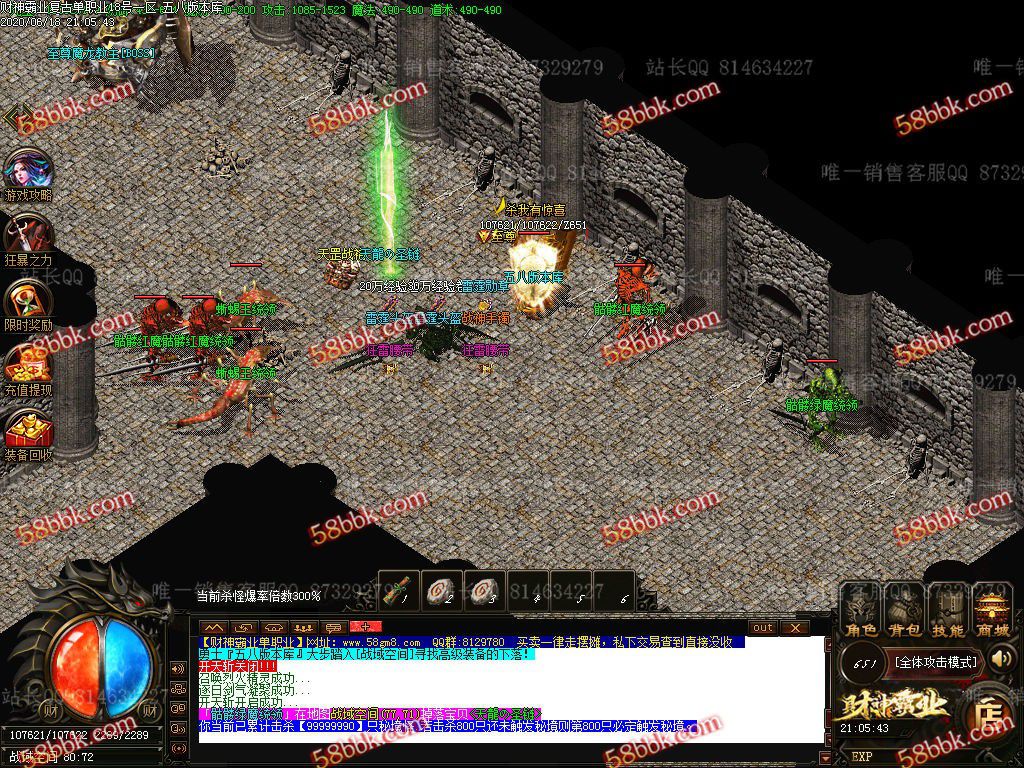Toggle the 全体攻击模式 attack mode button

click(935, 661)
